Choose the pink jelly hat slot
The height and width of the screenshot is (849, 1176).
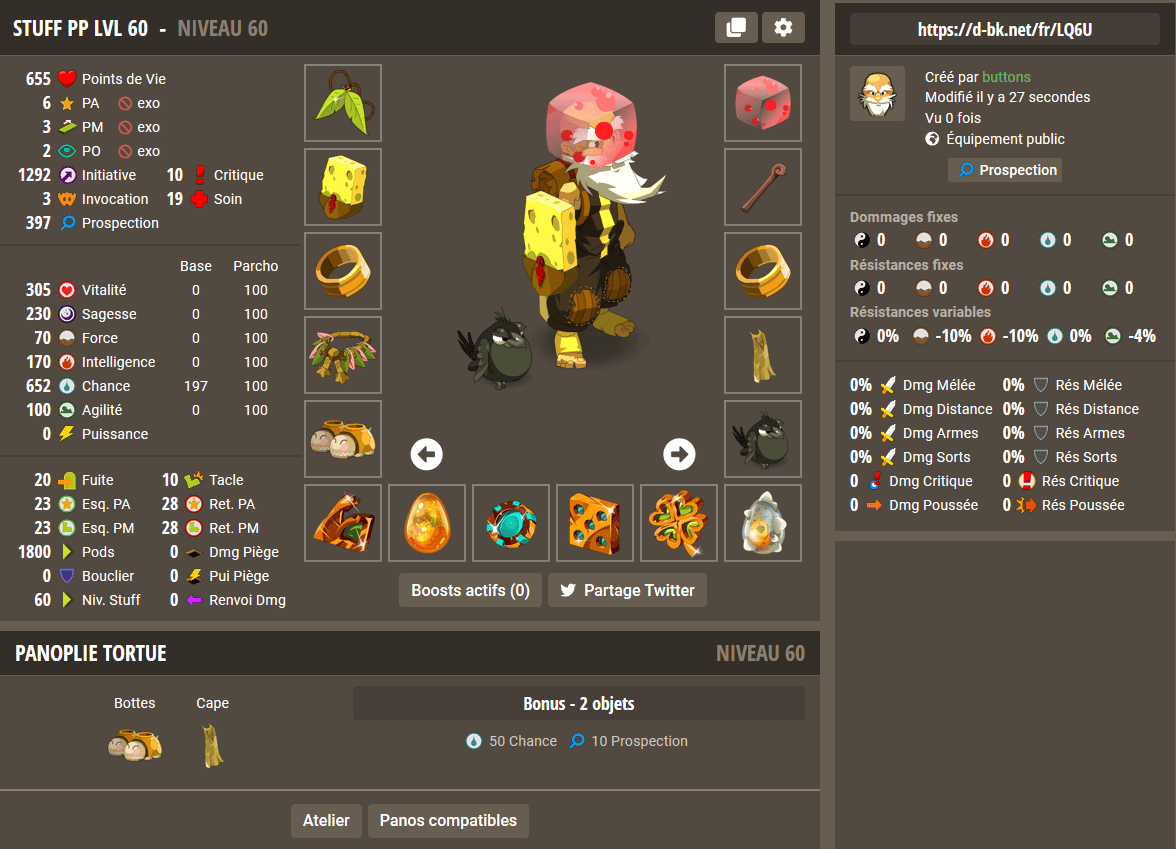763,103
